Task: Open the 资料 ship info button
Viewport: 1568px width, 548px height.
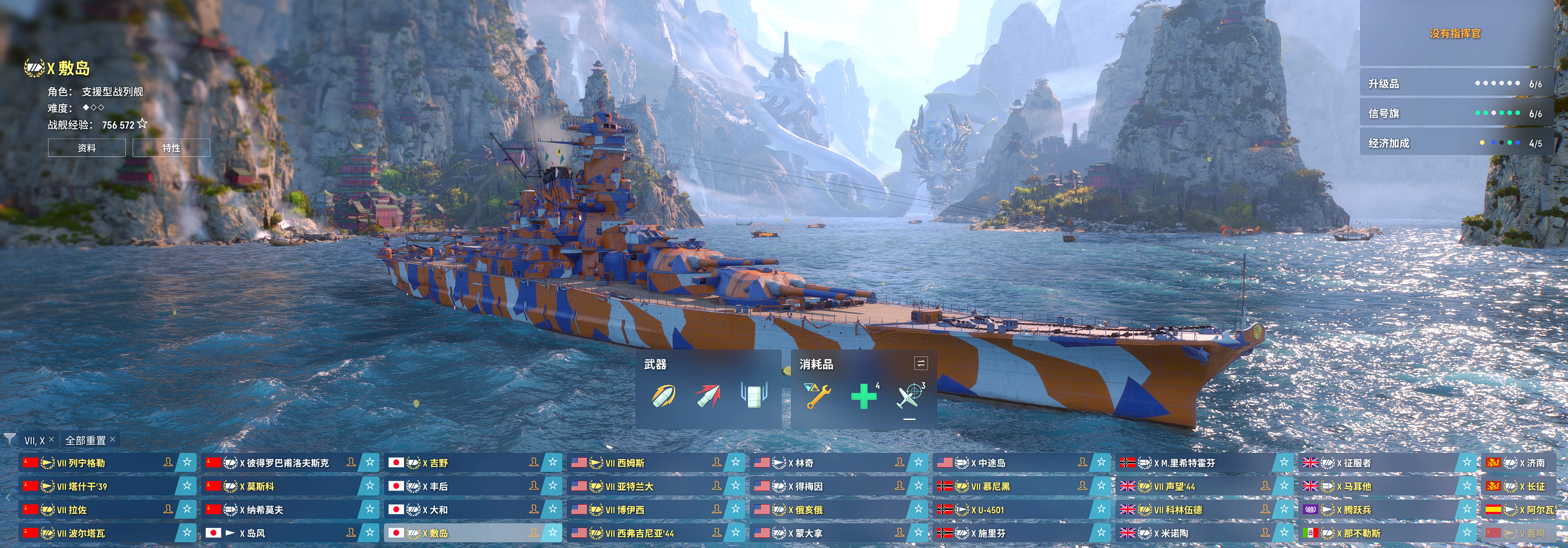Action: (86, 148)
